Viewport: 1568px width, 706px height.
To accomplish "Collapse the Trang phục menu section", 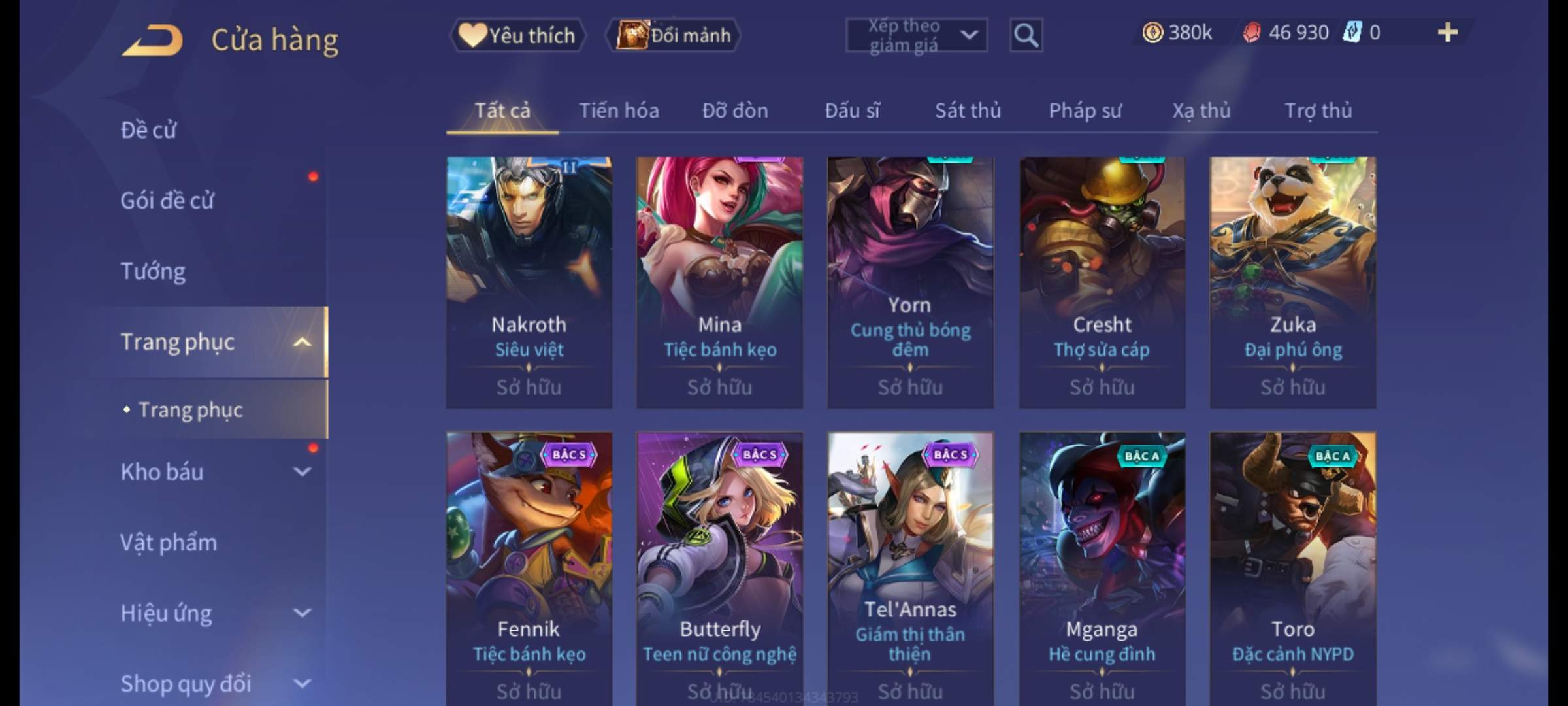I will [x=302, y=342].
